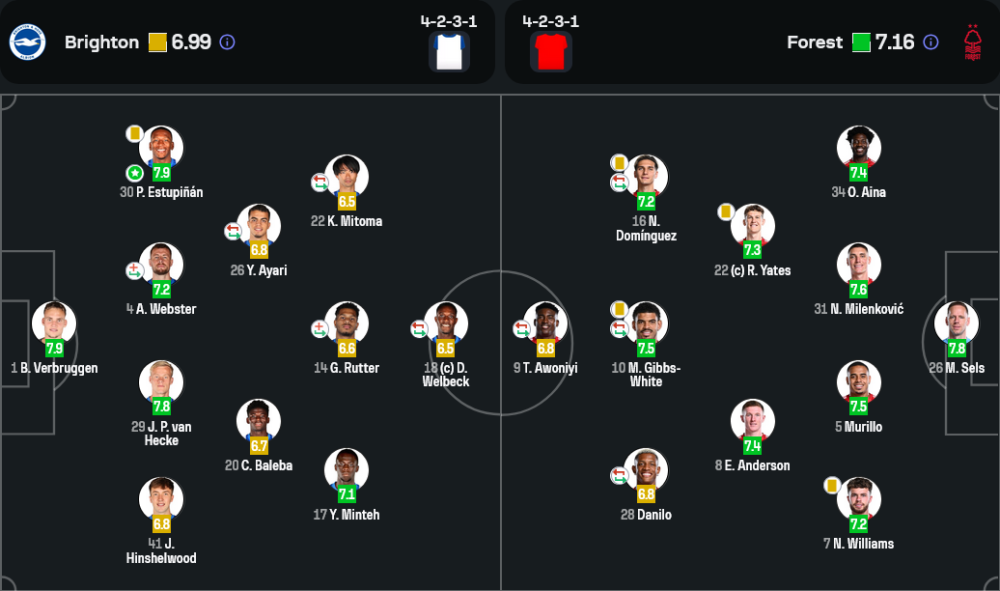Open M. Gibbs-White's player card
The image size is (1000, 591).
click(646, 324)
